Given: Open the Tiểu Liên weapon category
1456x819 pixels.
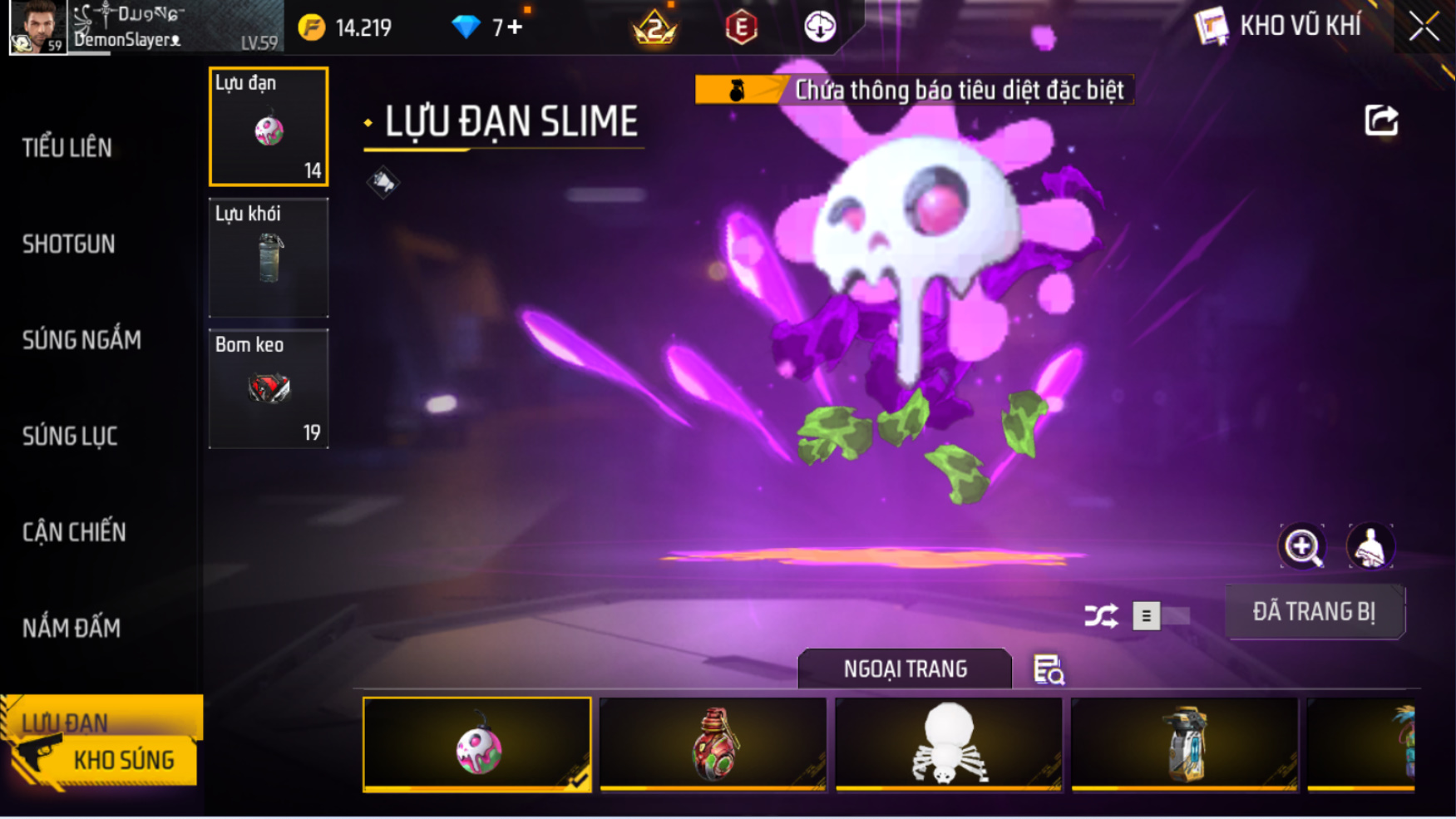Looking at the screenshot, I should pyautogui.click(x=67, y=148).
